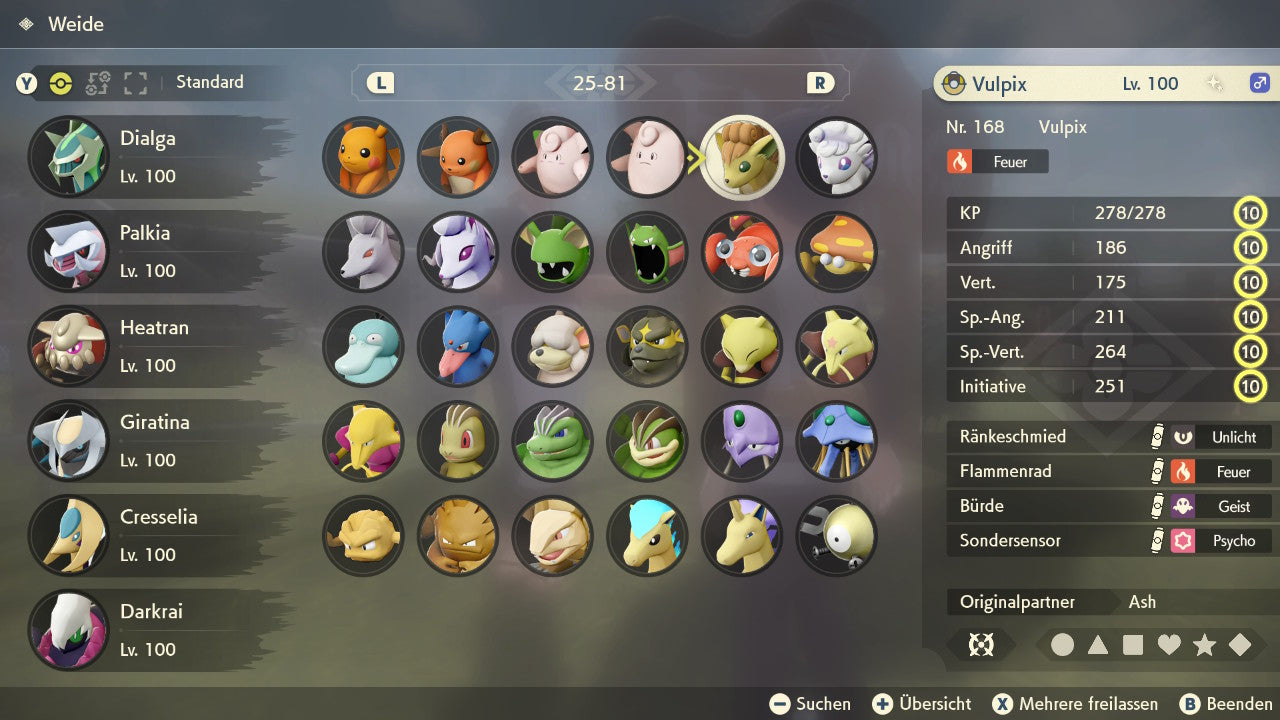1280x720 pixels.
Task: Select the Magnemite pasture slot
Action: (837, 536)
